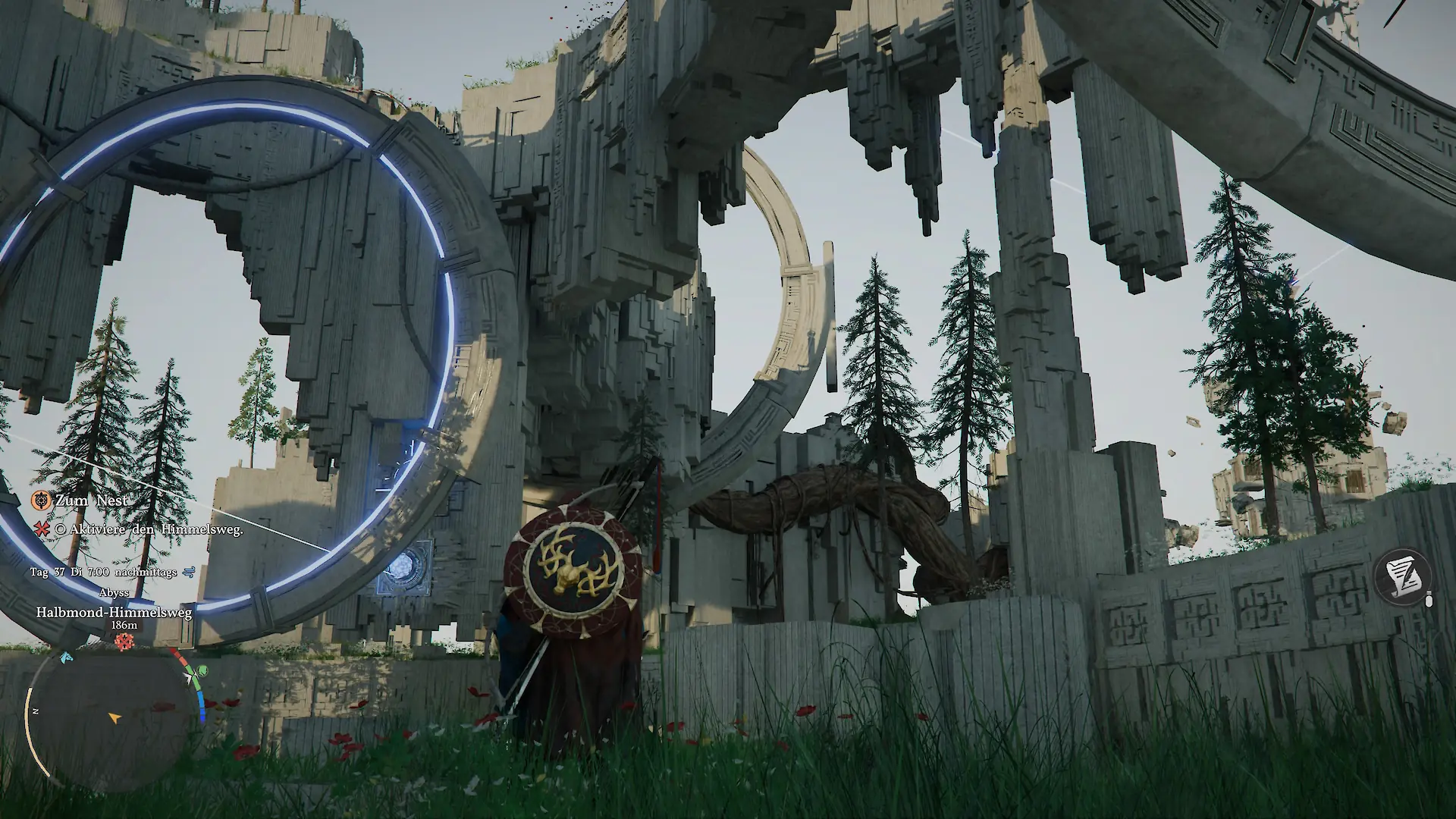Image resolution: width=1456 pixels, height=819 pixels.
Task: Click the blue horse marker on compass
Action: click(x=66, y=657)
